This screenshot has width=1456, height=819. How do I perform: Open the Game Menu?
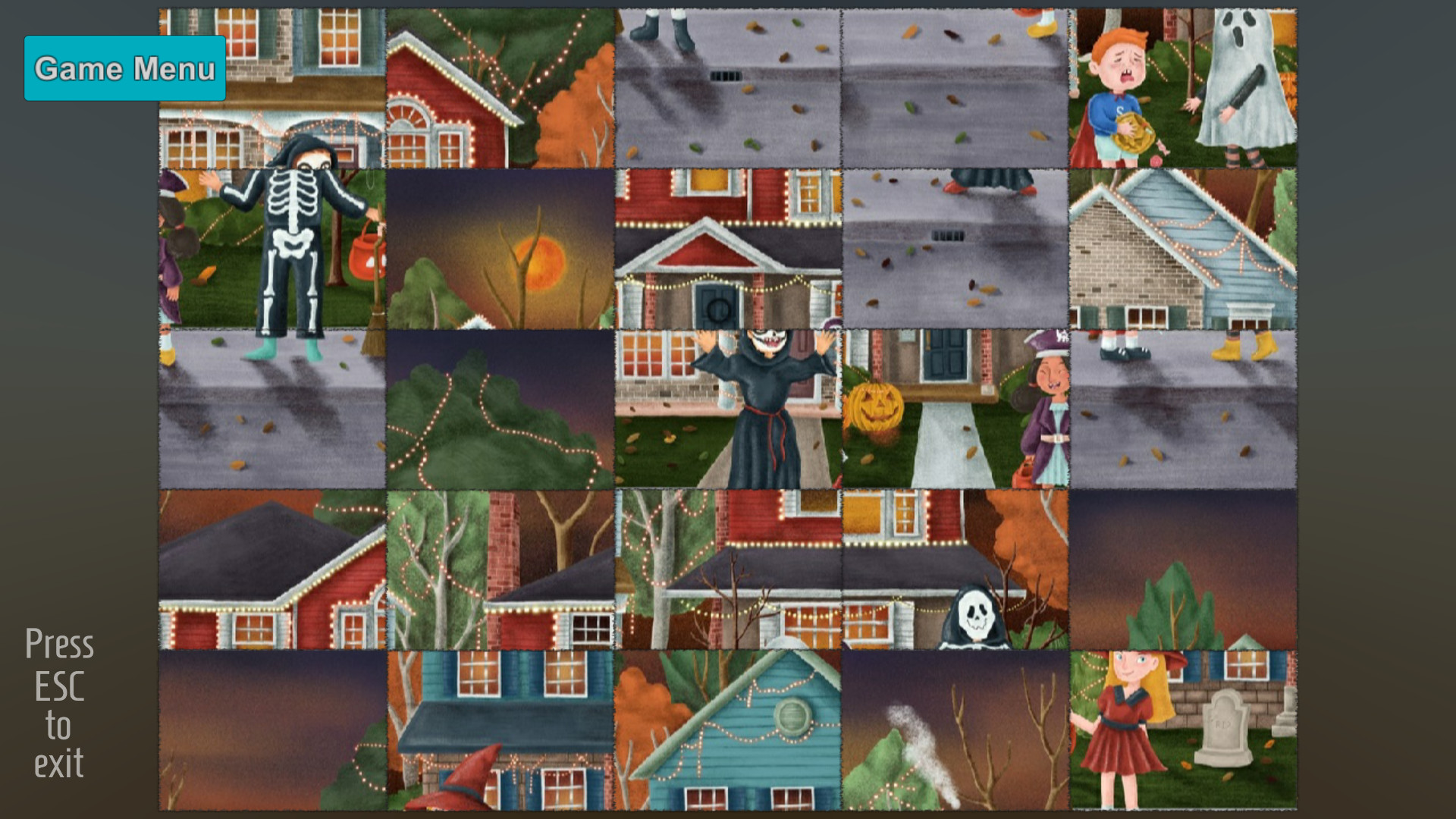124,69
